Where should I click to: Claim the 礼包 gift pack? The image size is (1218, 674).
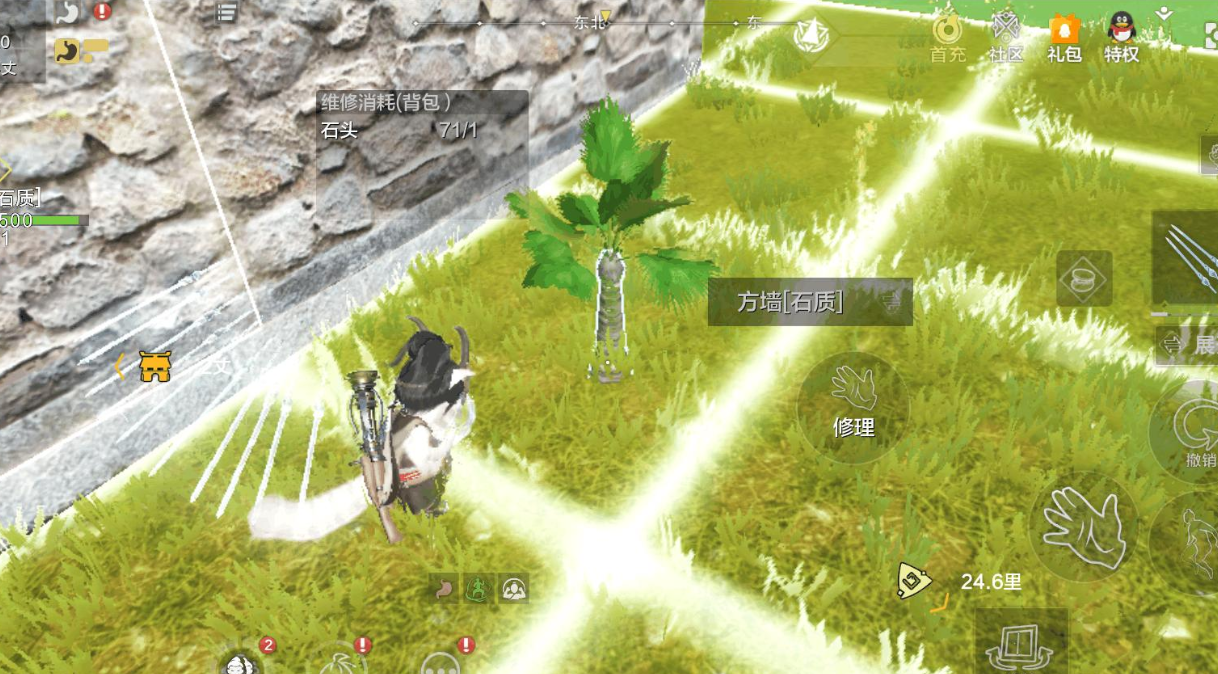[1064, 38]
